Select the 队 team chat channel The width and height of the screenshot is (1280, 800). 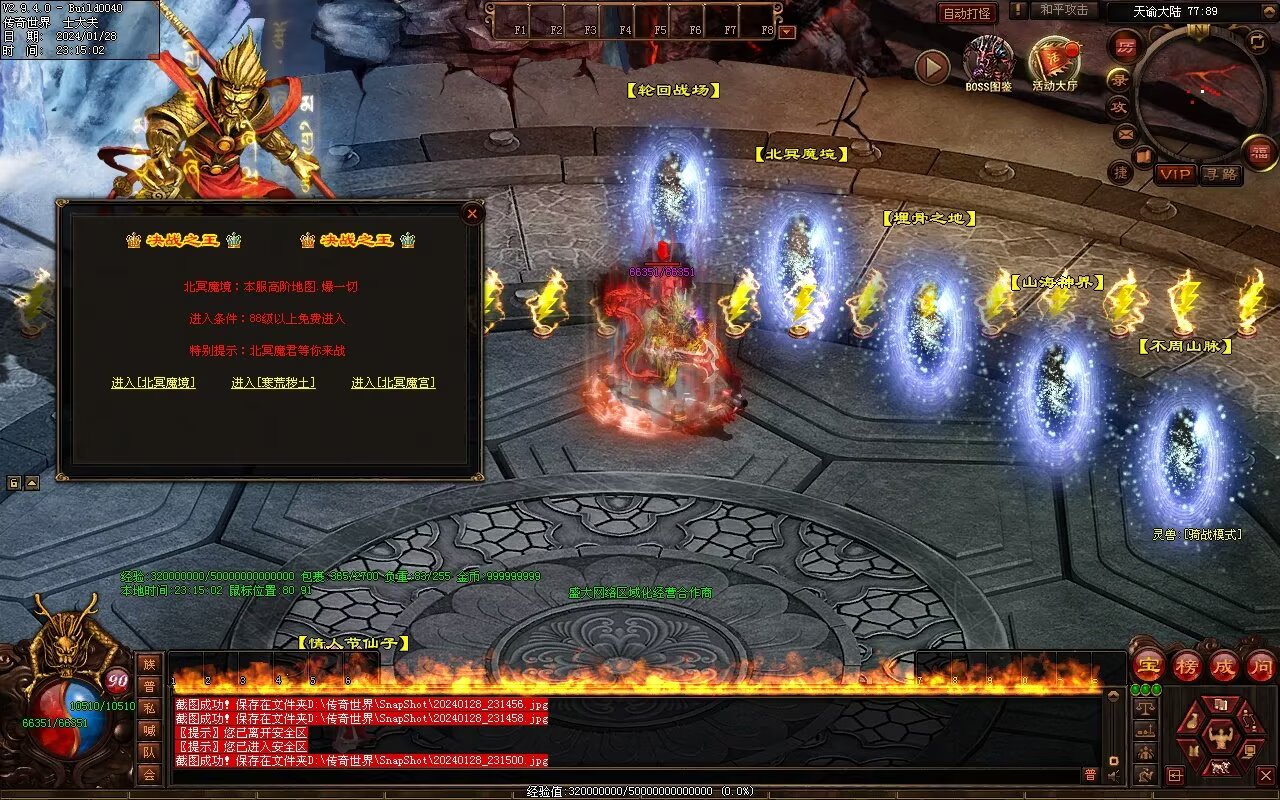click(x=149, y=752)
